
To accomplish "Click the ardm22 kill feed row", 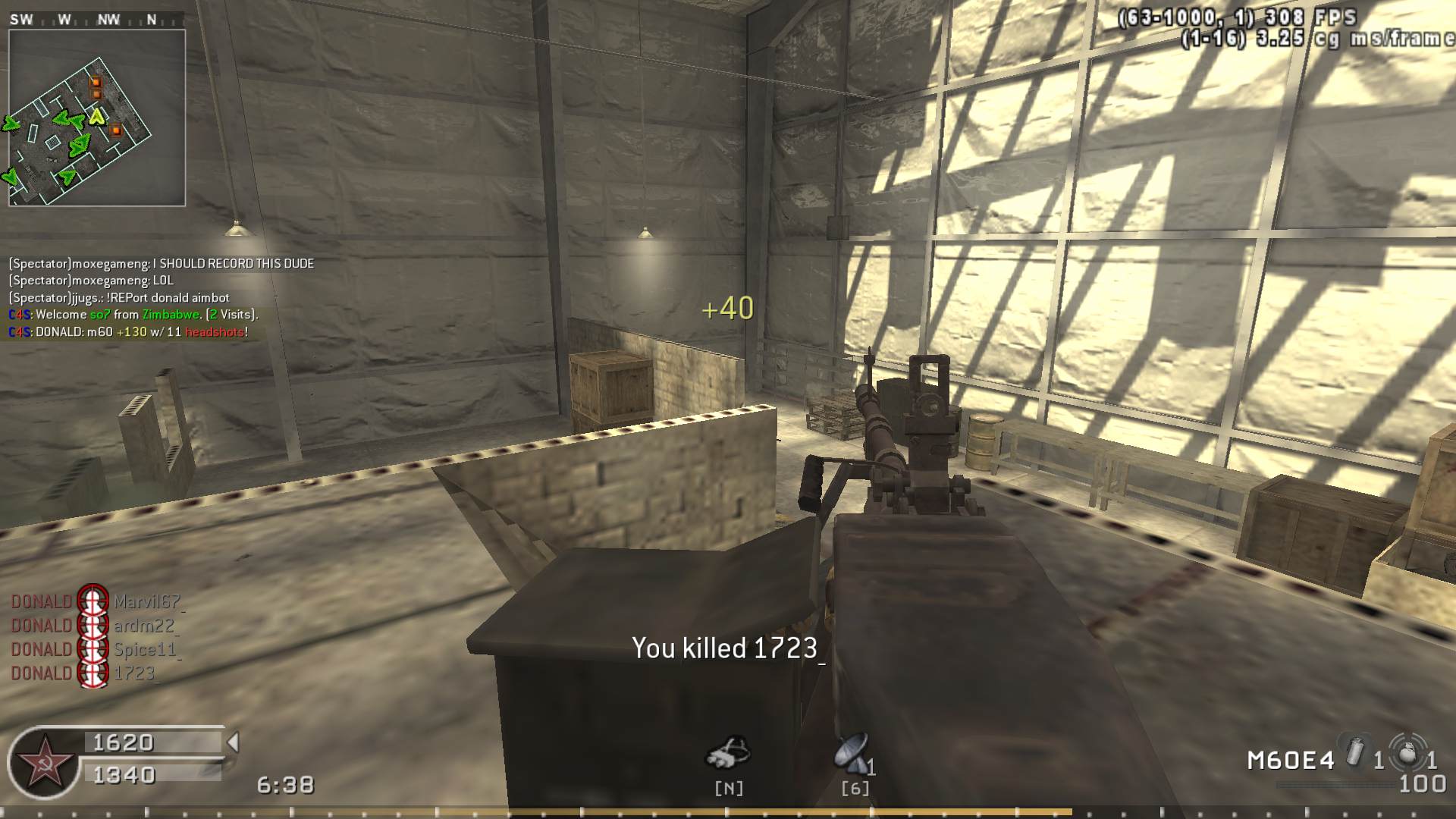I will point(93,626).
